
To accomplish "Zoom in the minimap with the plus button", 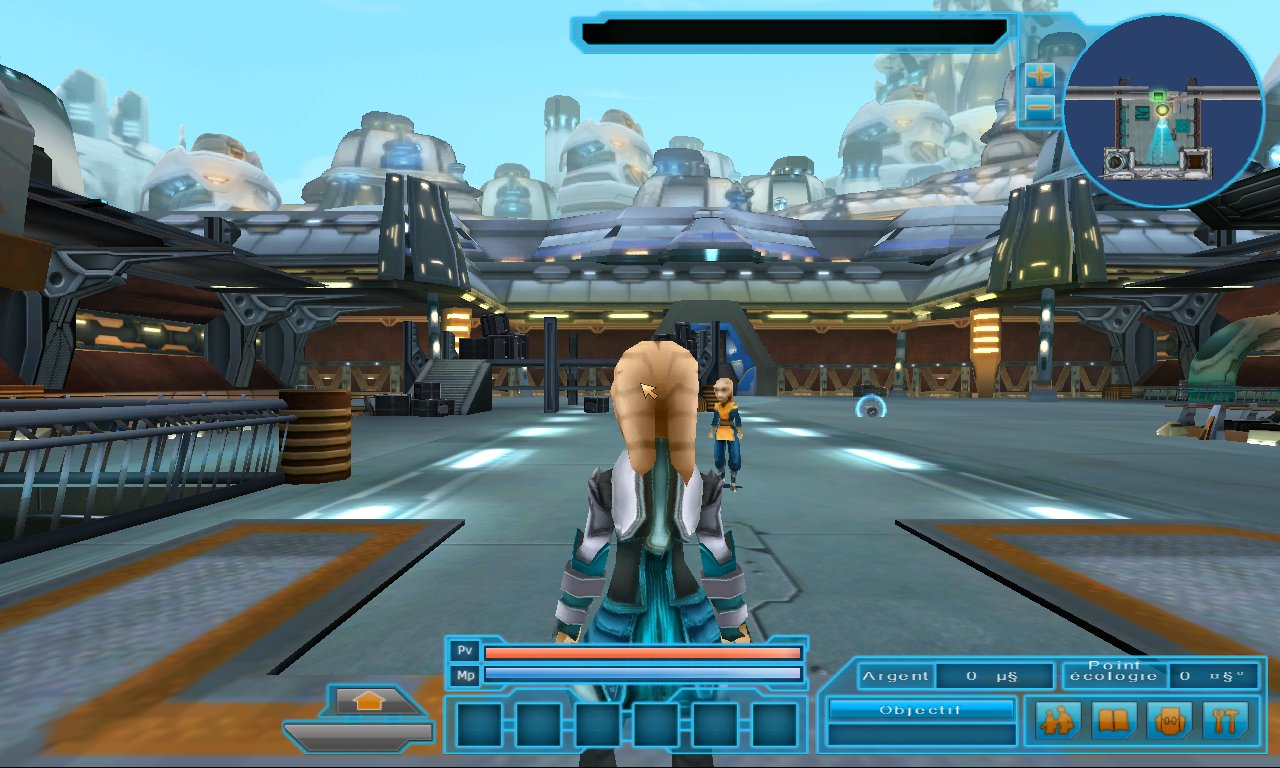I will click(1040, 75).
